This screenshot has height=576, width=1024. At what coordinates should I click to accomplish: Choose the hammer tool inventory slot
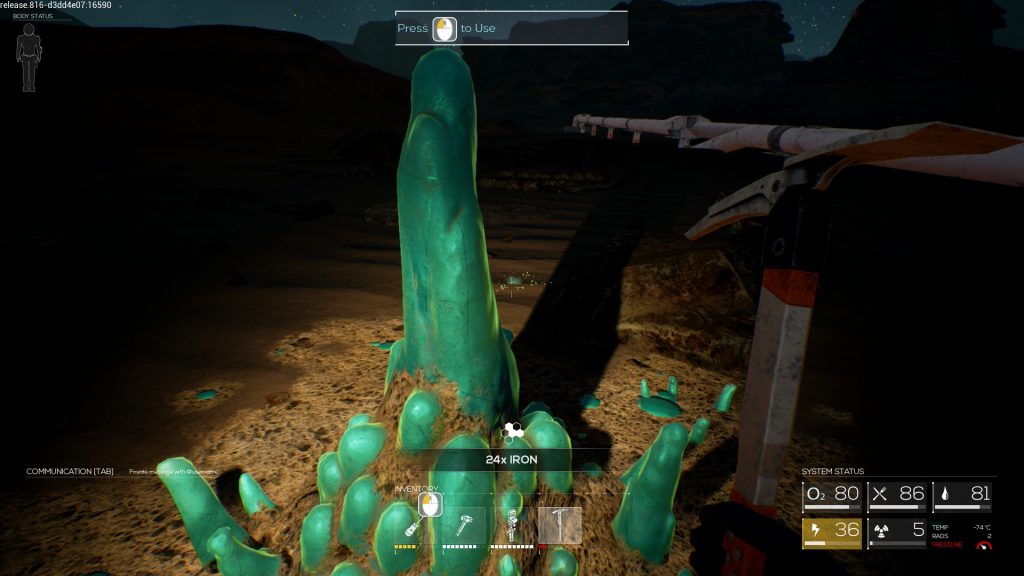pos(464,524)
